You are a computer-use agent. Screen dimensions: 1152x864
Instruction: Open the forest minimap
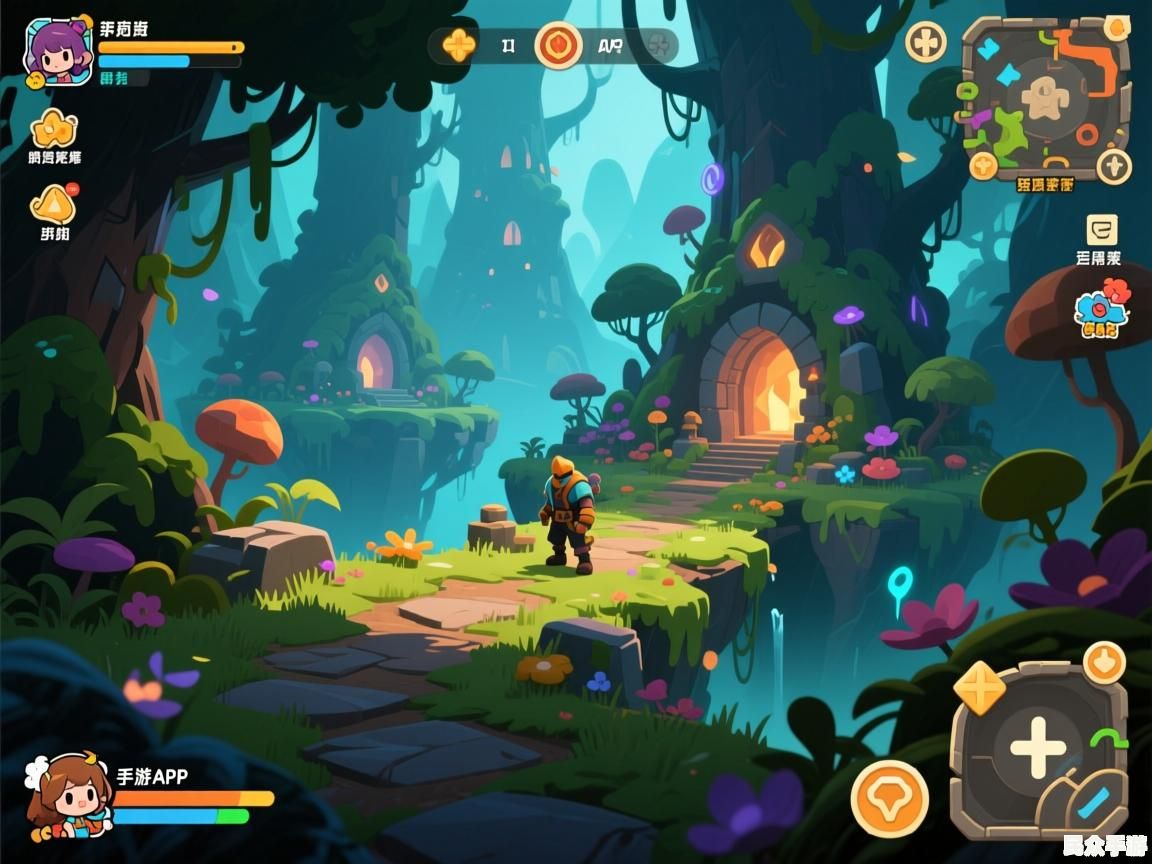[x=1045, y=97]
